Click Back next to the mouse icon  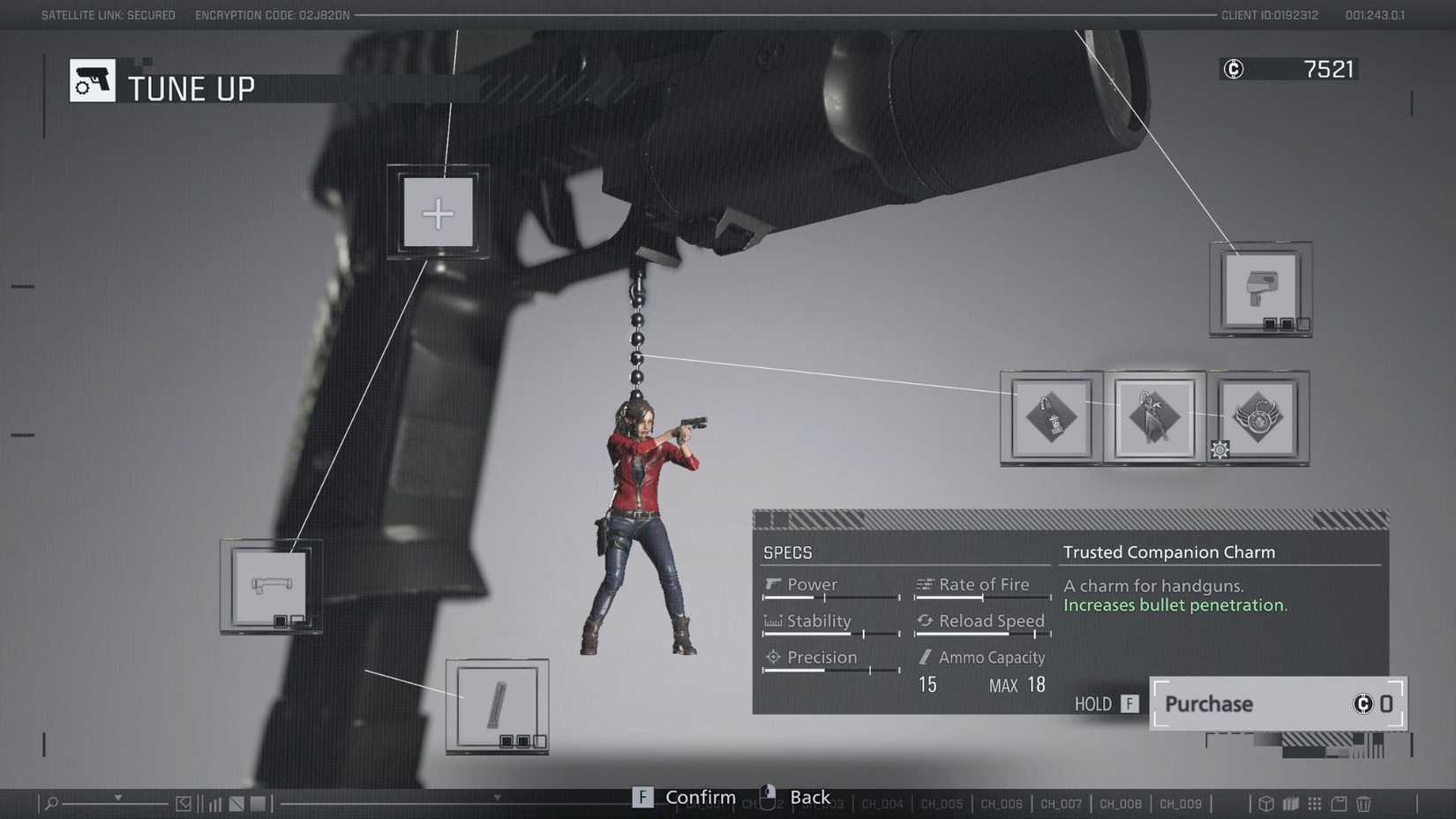(x=808, y=797)
